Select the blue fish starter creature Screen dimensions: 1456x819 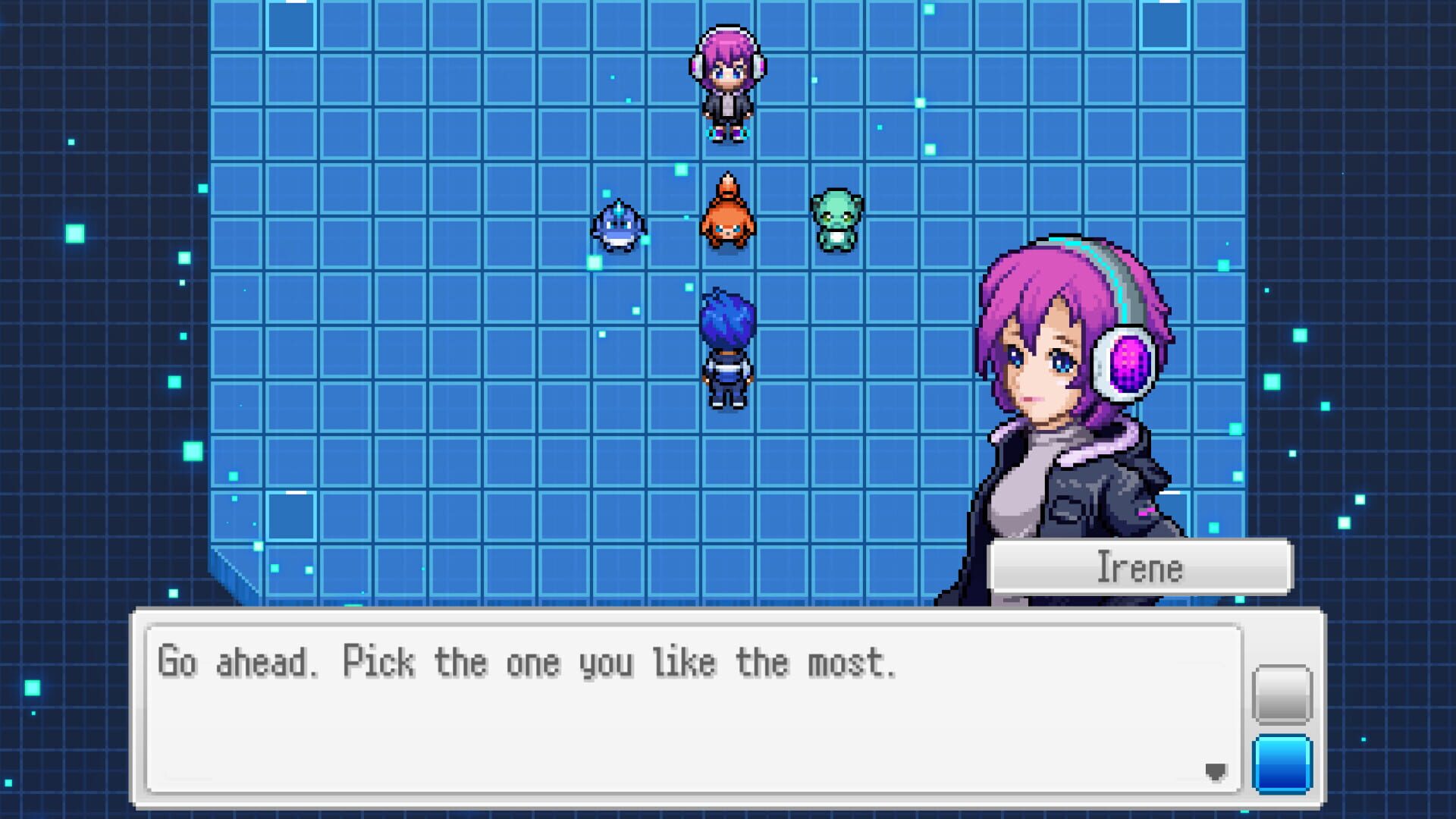(618, 226)
